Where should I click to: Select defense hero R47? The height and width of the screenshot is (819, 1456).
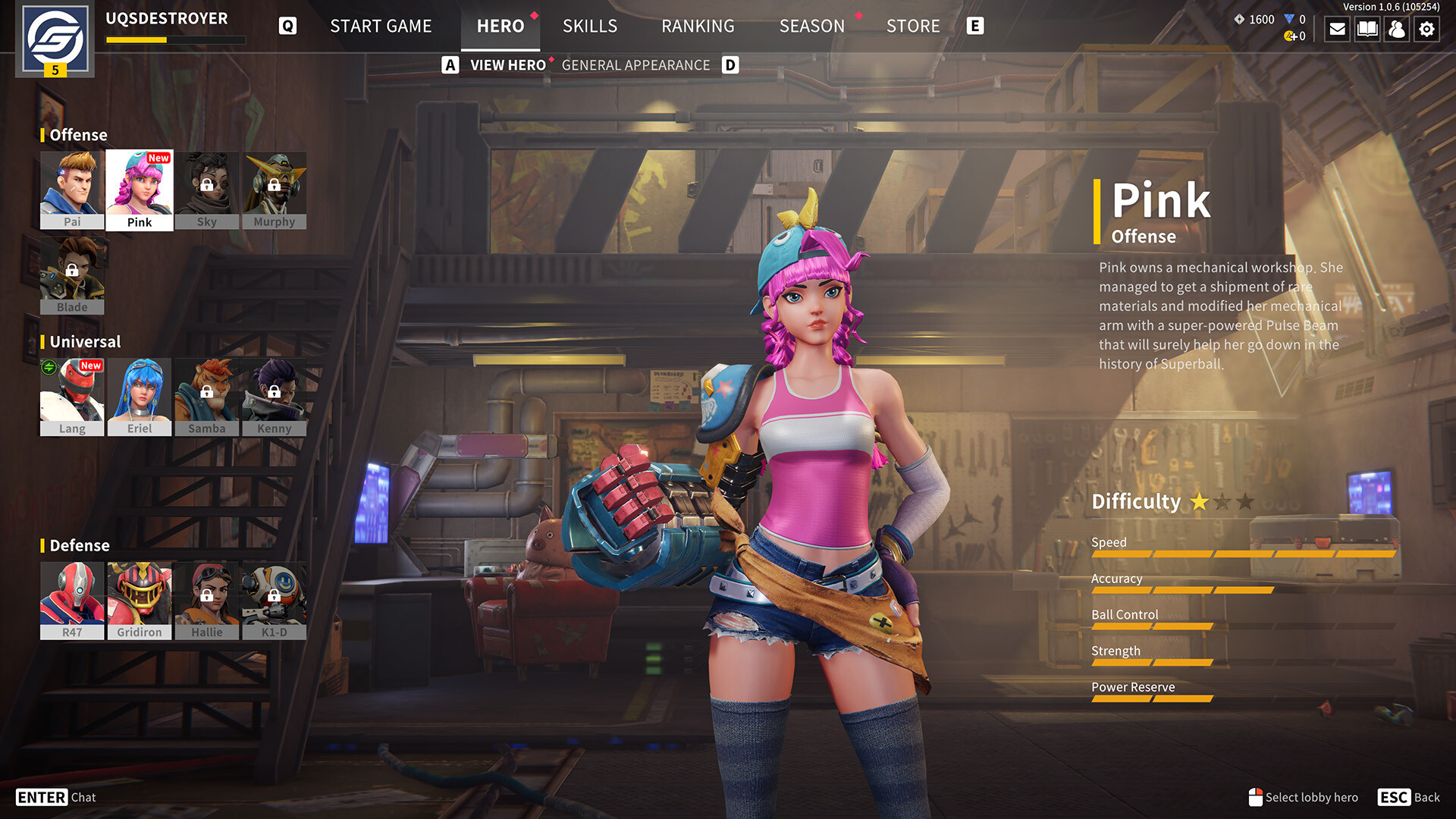[72, 601]
